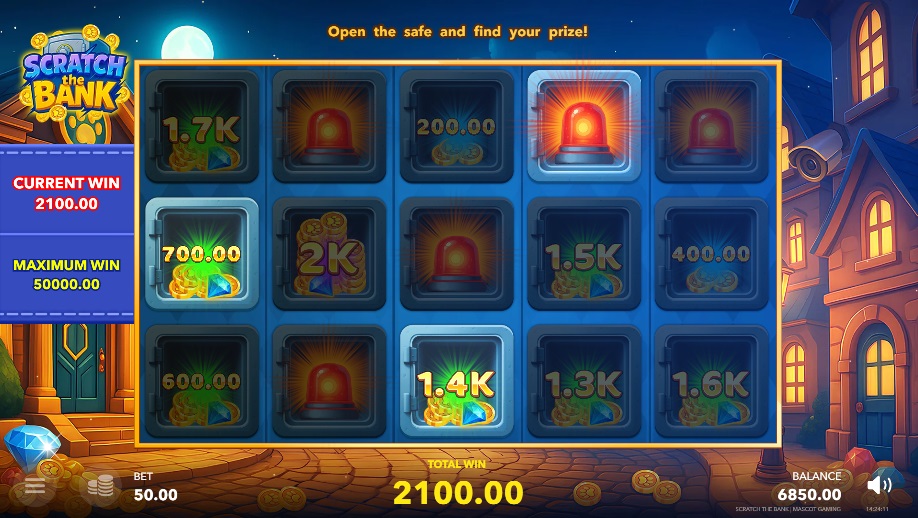This screenshot has width=918, height=518.
Task: Select the safe with 600.00
Action: (x=202, y=381)
